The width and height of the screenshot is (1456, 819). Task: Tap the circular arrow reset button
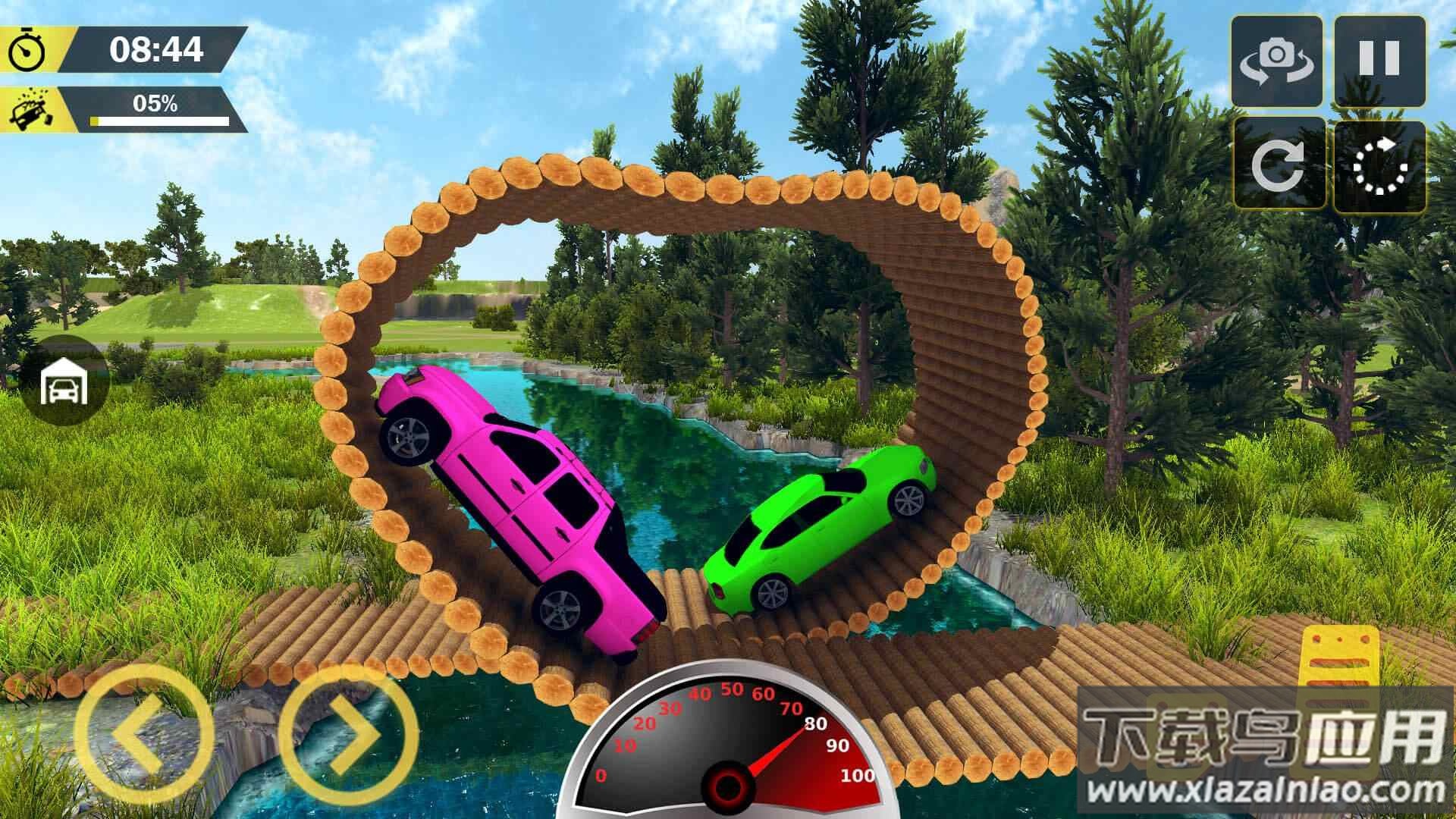coord(1279,164)
